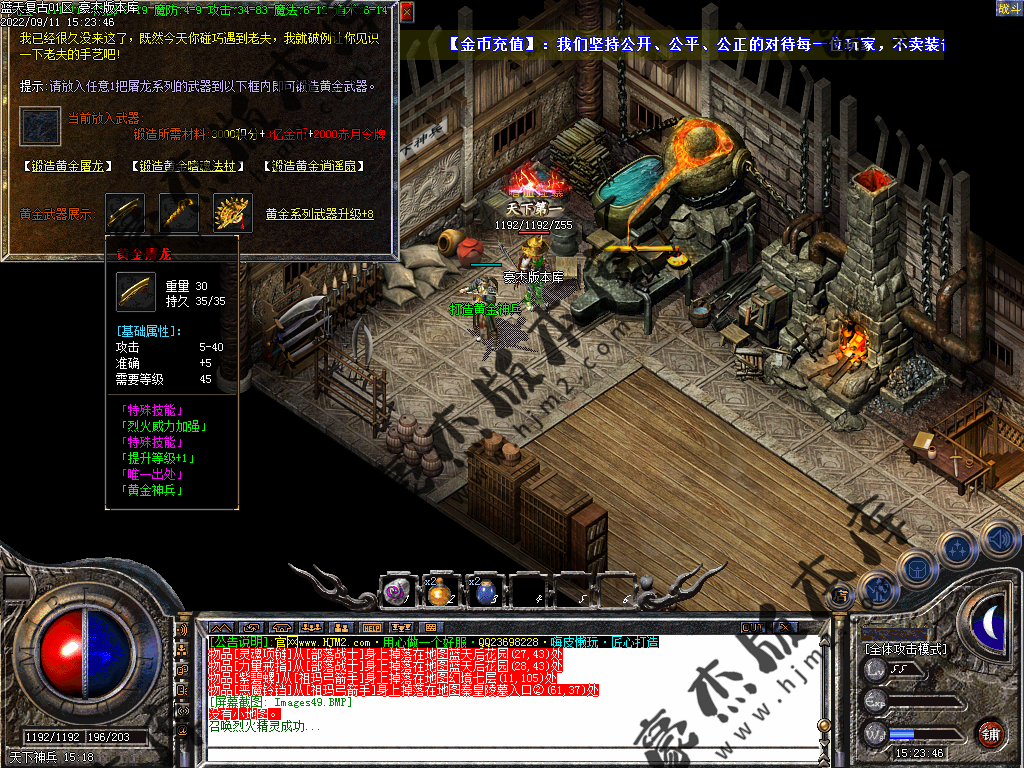Choose the 锻造黄金噬魂法杖 forging option

(x=188, y=166)
